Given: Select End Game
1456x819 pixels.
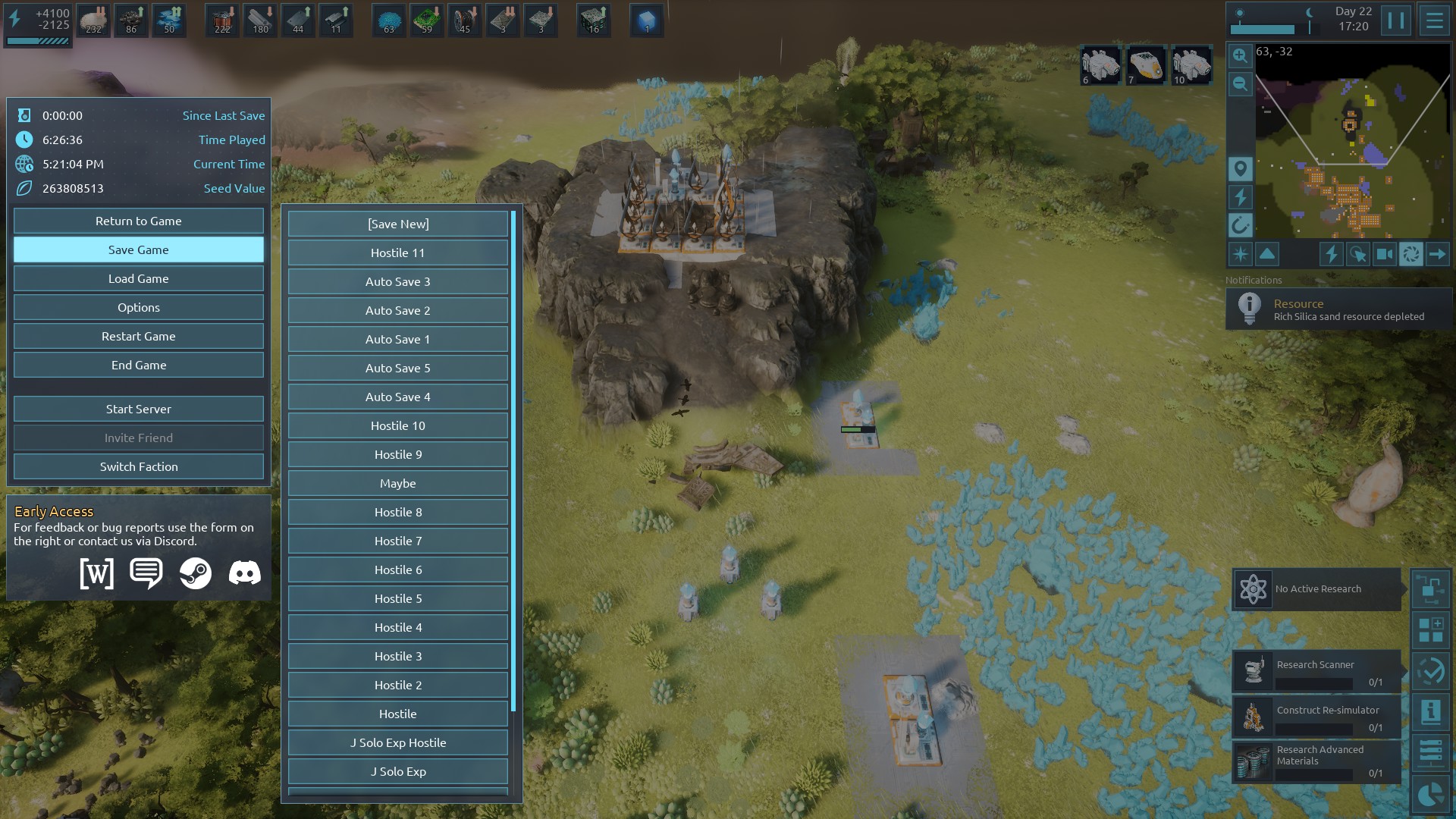Looking at the screenshot, I should click(x=138, y=366).
